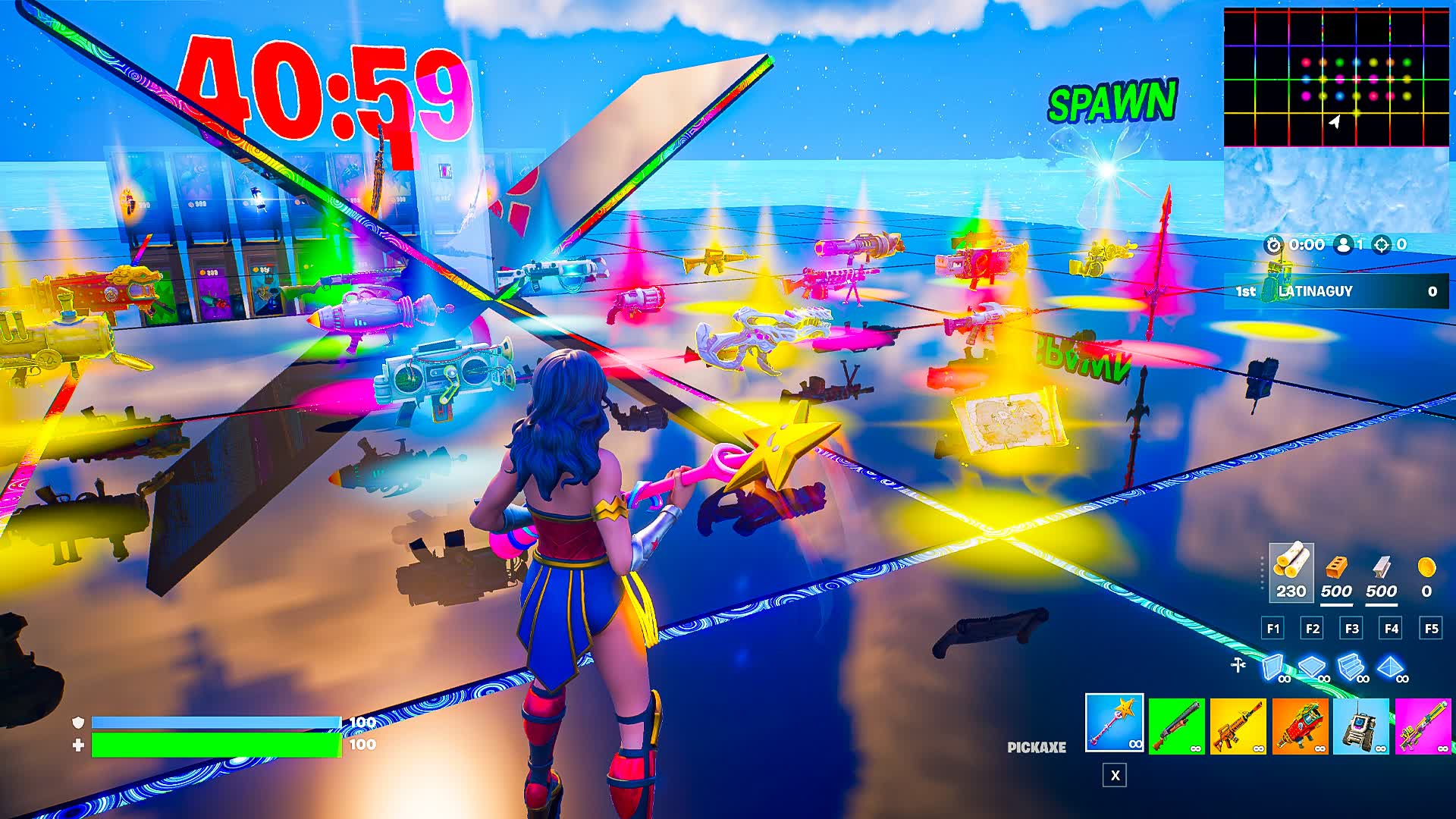Equip the pump shotgun in the green slot

[1176, 726]
